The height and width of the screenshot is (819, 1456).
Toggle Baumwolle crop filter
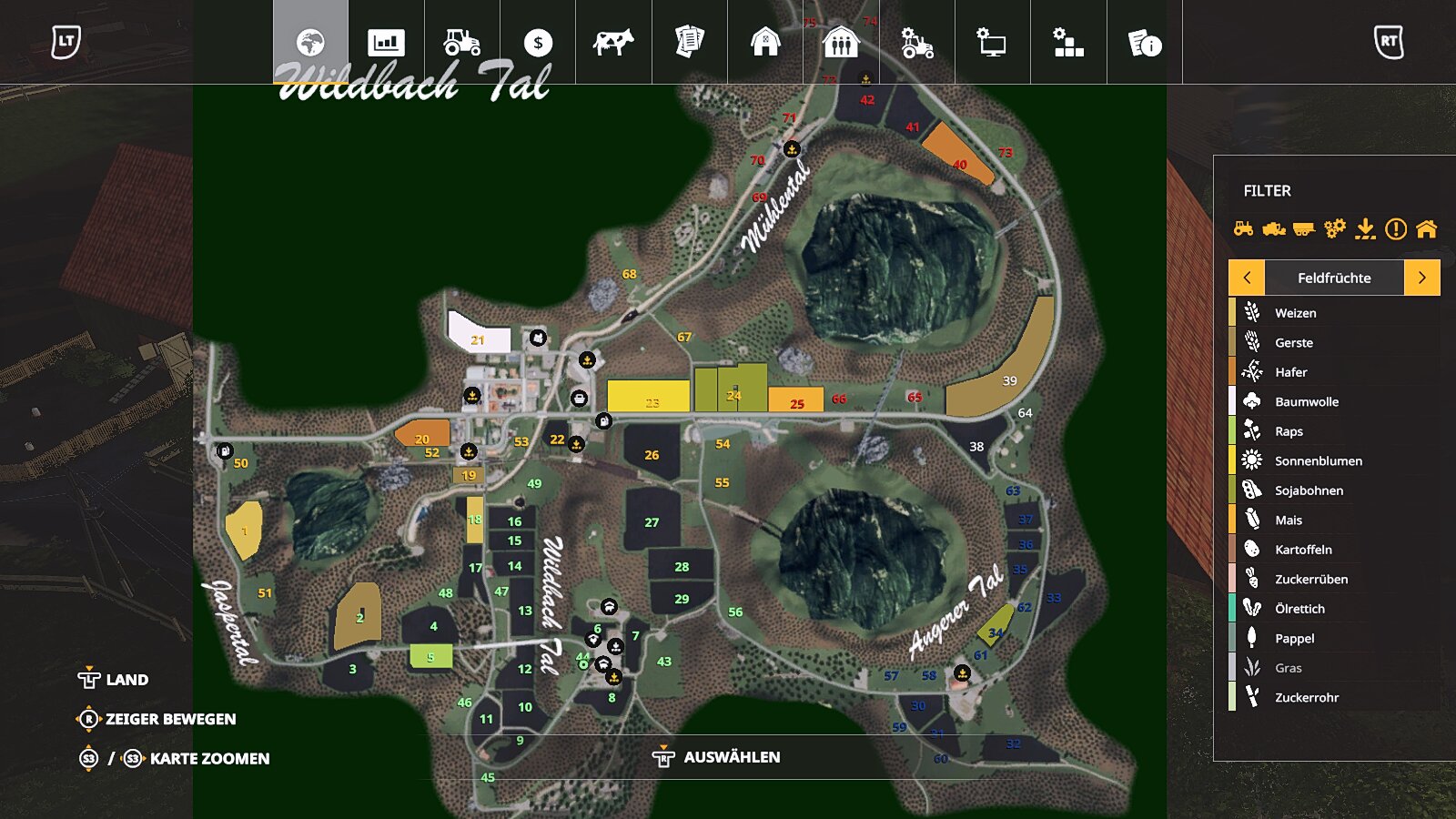tap(1306, 401)
